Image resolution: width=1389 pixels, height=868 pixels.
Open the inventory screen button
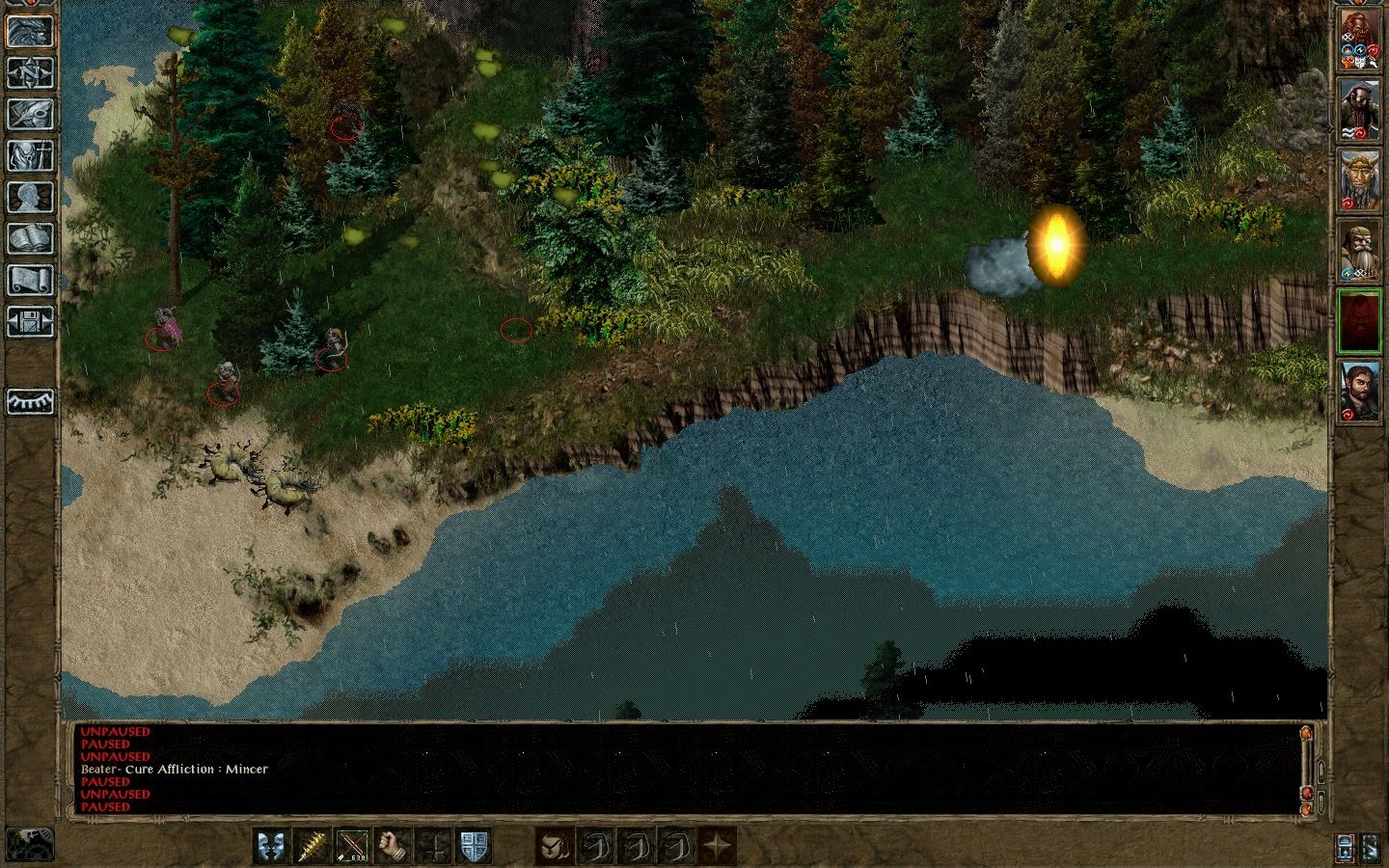[30, 155]
